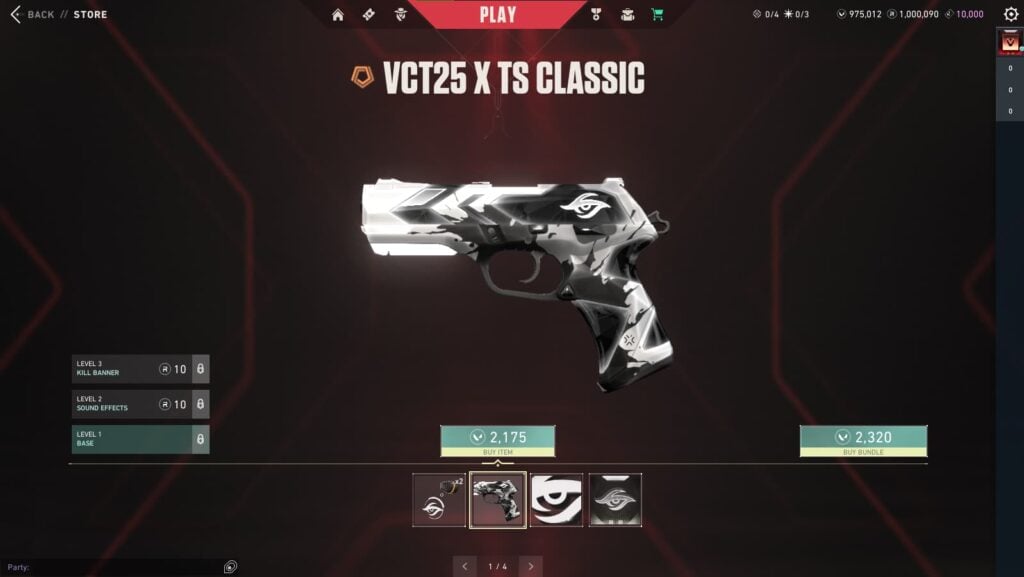This screenshot has height=577, width=1024.
Task: Buy the item for 2,175
Action: (497, 440)
